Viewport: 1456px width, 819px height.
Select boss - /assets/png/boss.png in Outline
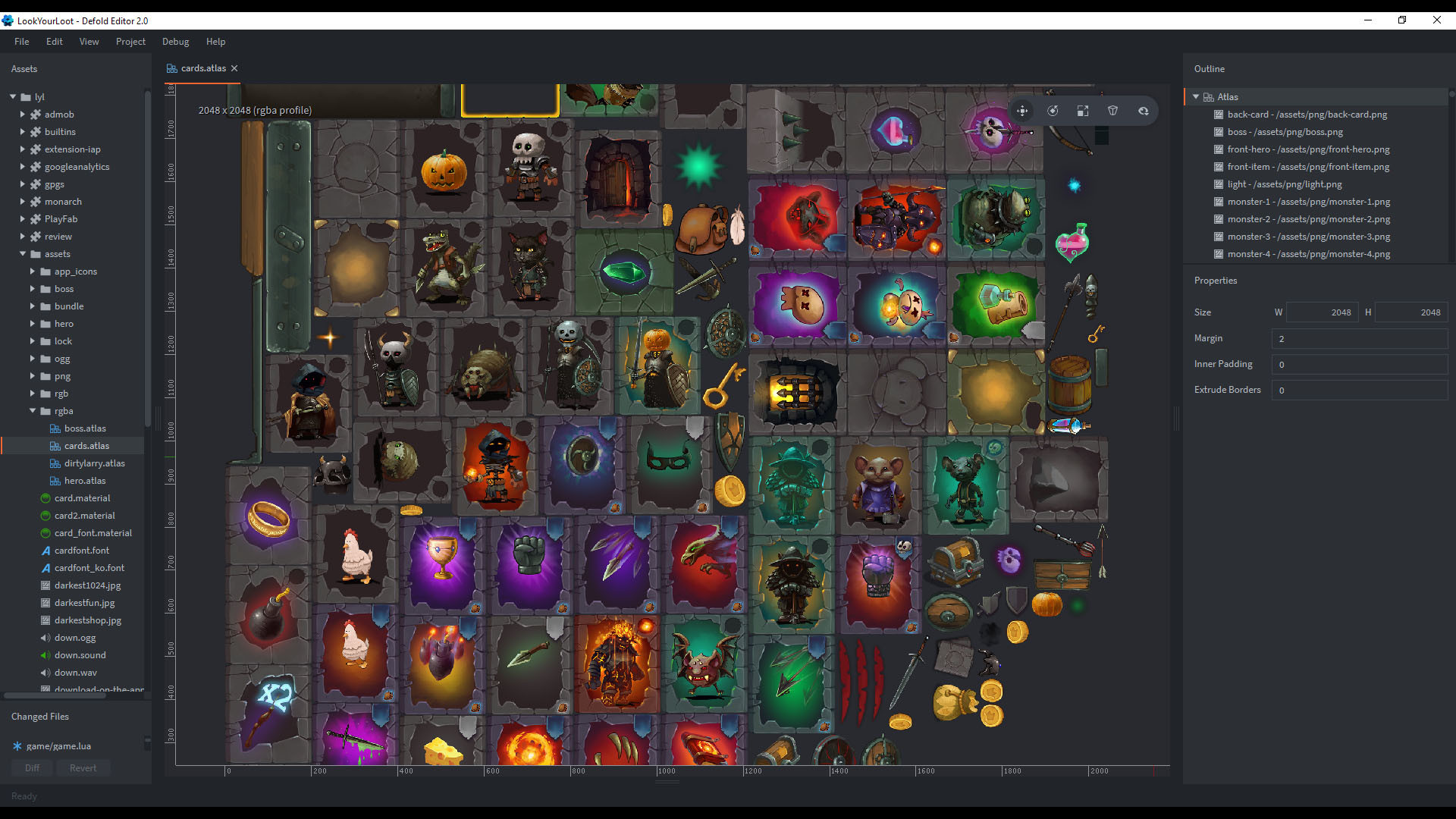(1285, 131)
